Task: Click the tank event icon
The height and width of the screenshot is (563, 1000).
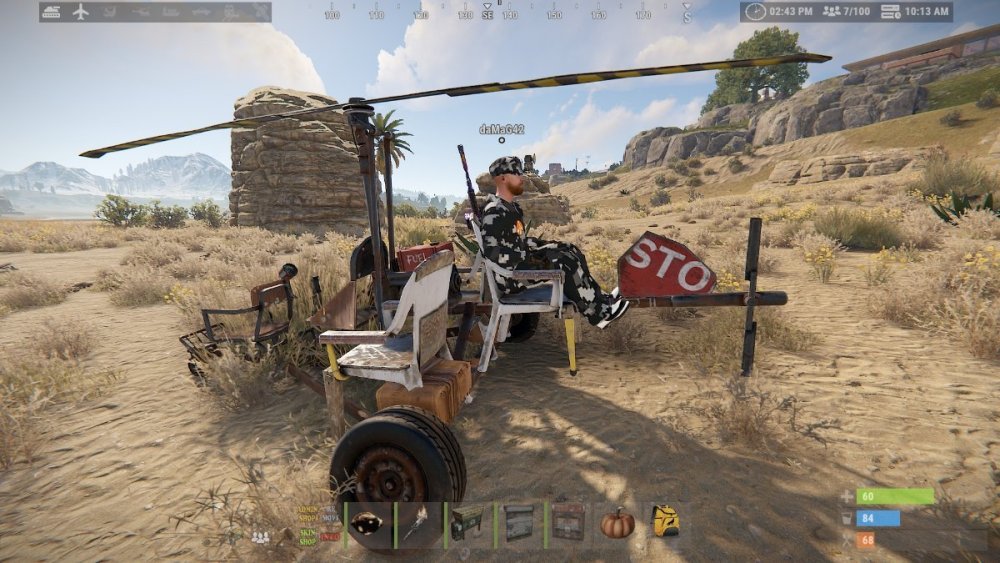Action: tap(52, 12)
